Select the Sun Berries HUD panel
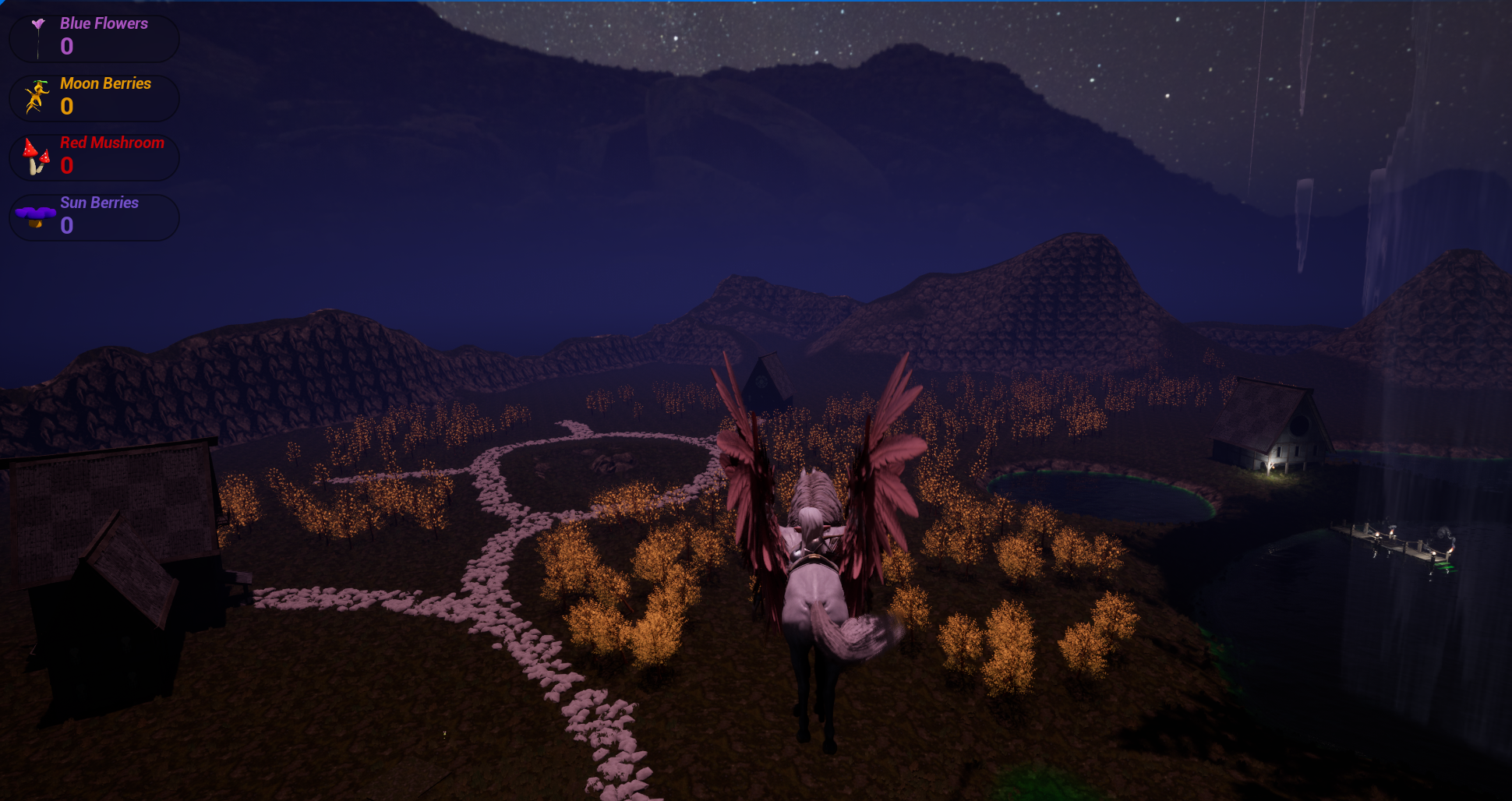The height and width of the screenshot is (801, 1512). coord(94,217)
